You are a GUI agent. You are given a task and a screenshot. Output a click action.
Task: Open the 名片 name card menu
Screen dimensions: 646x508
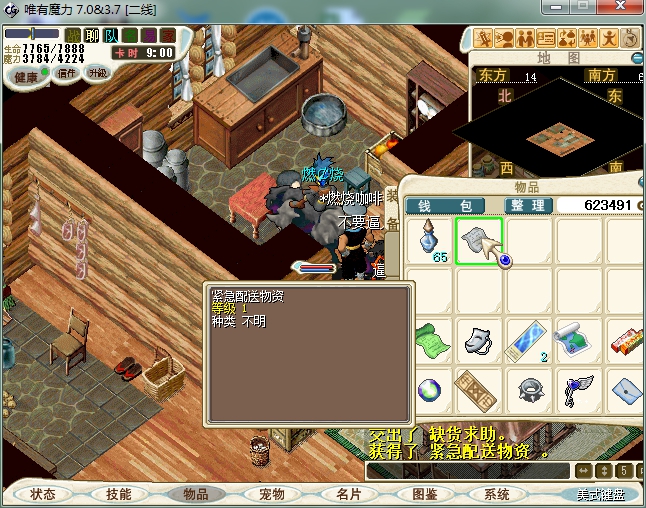[x=348, y=494]
